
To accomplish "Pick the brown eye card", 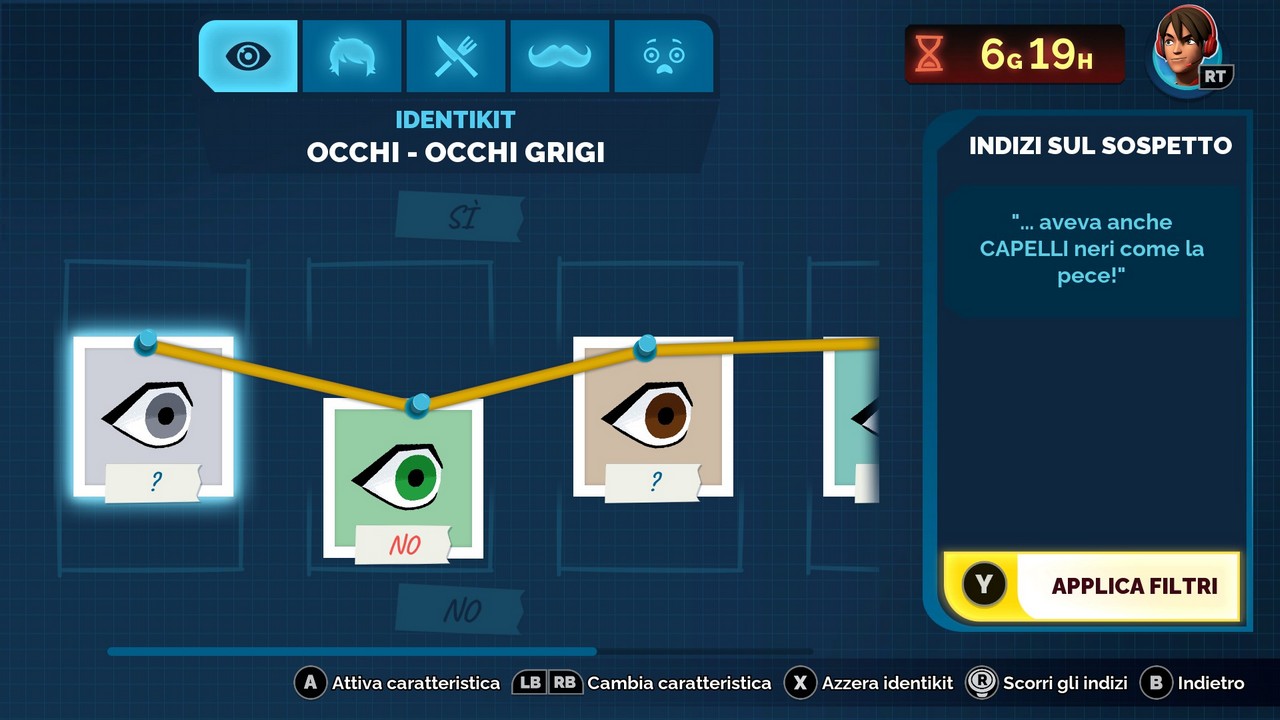I will pos(653,416).
